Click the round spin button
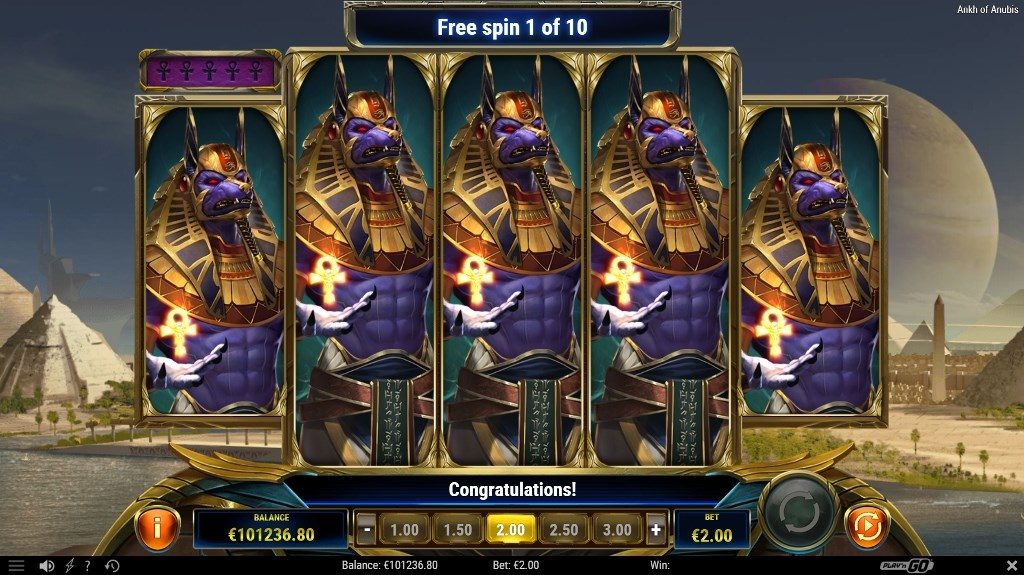This screenshot has width=1024, height=575. pos(798,513)
